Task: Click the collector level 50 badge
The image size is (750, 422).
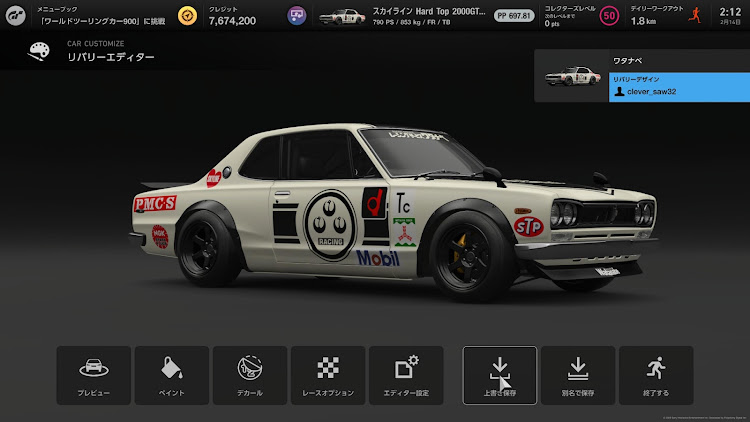Action: click(x=609, y=16)
